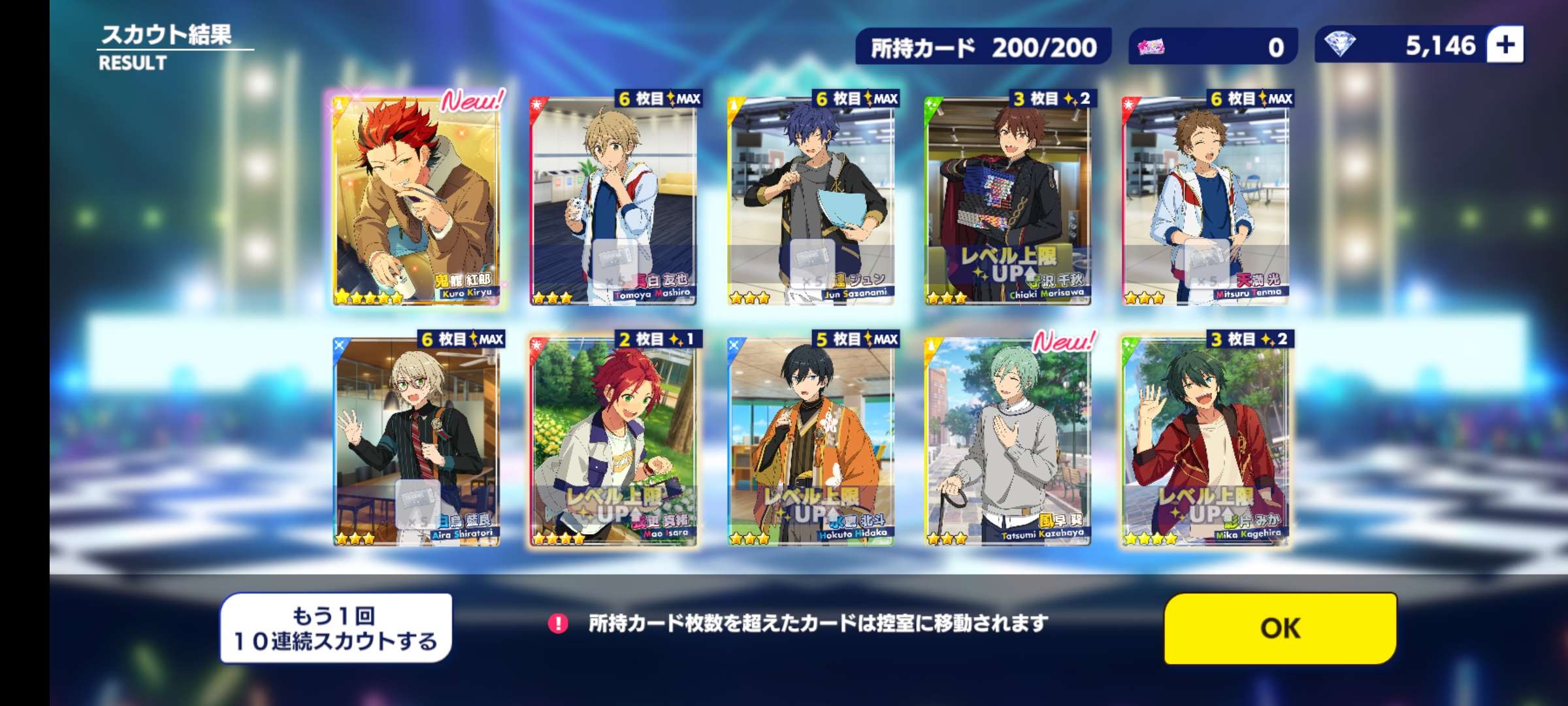
Task: Scout 10 more times with the white button
Action: point(336,628)
